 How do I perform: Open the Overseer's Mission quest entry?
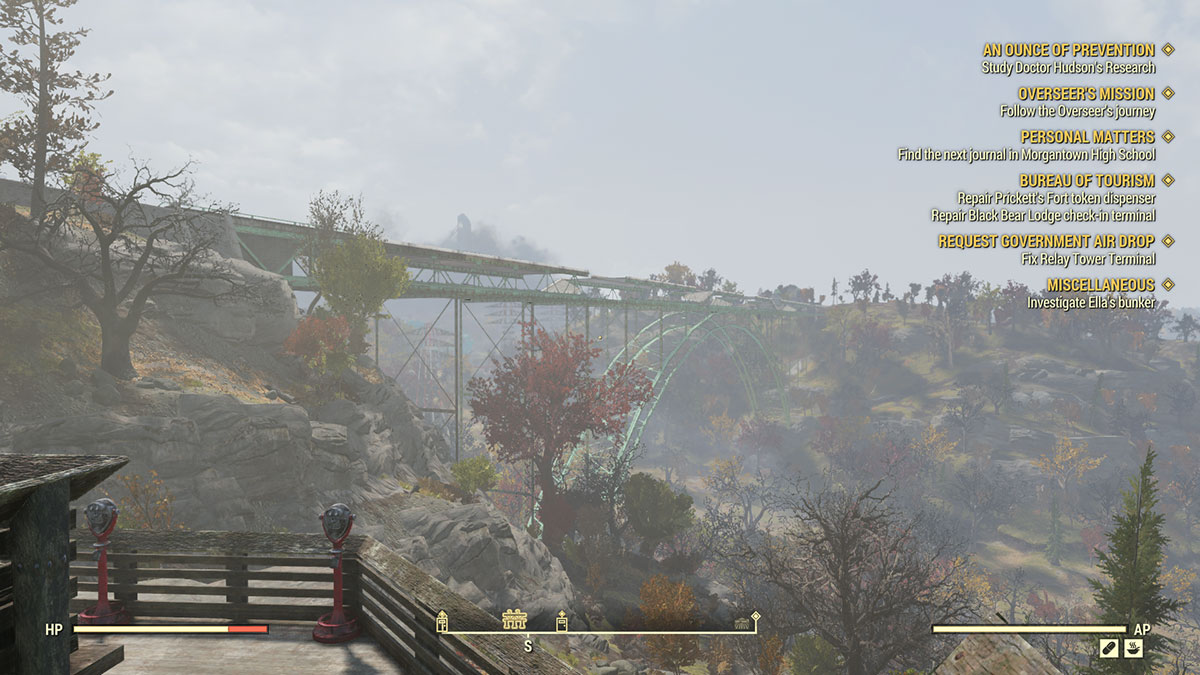pyautogui.click(x=1086, y=94)
